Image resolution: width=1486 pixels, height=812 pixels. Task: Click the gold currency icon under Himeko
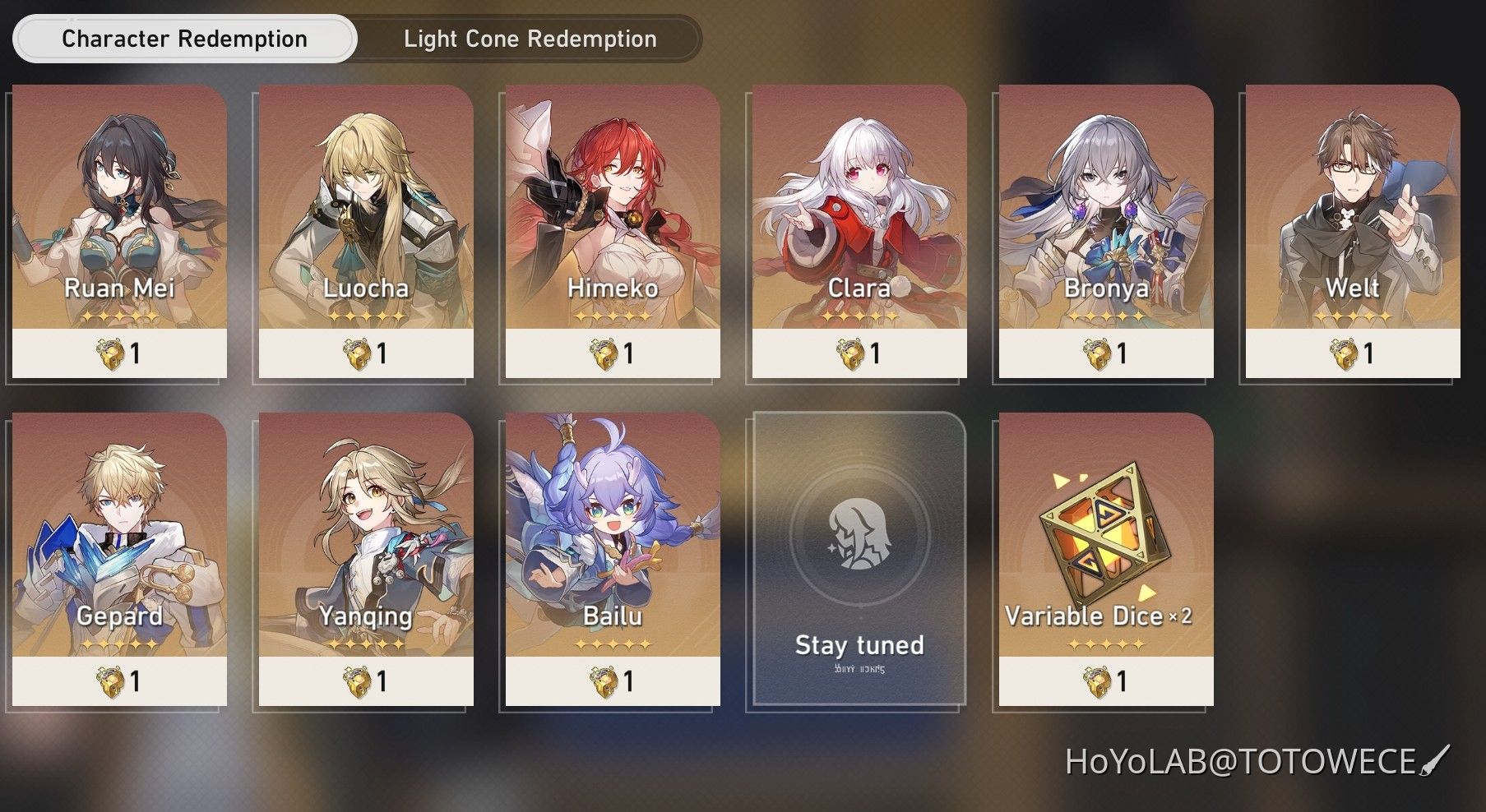click(603, 352)
